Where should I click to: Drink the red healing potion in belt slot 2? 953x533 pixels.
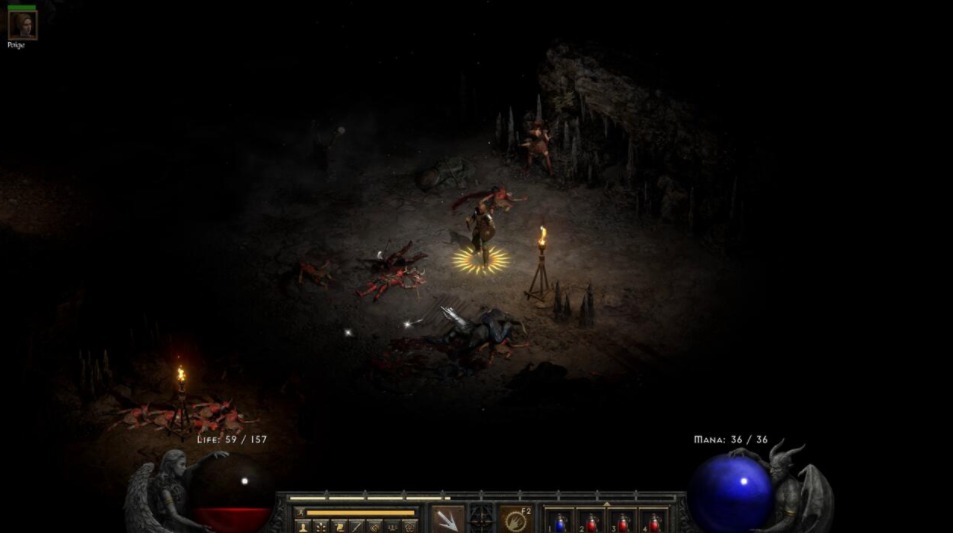(592, 521)
